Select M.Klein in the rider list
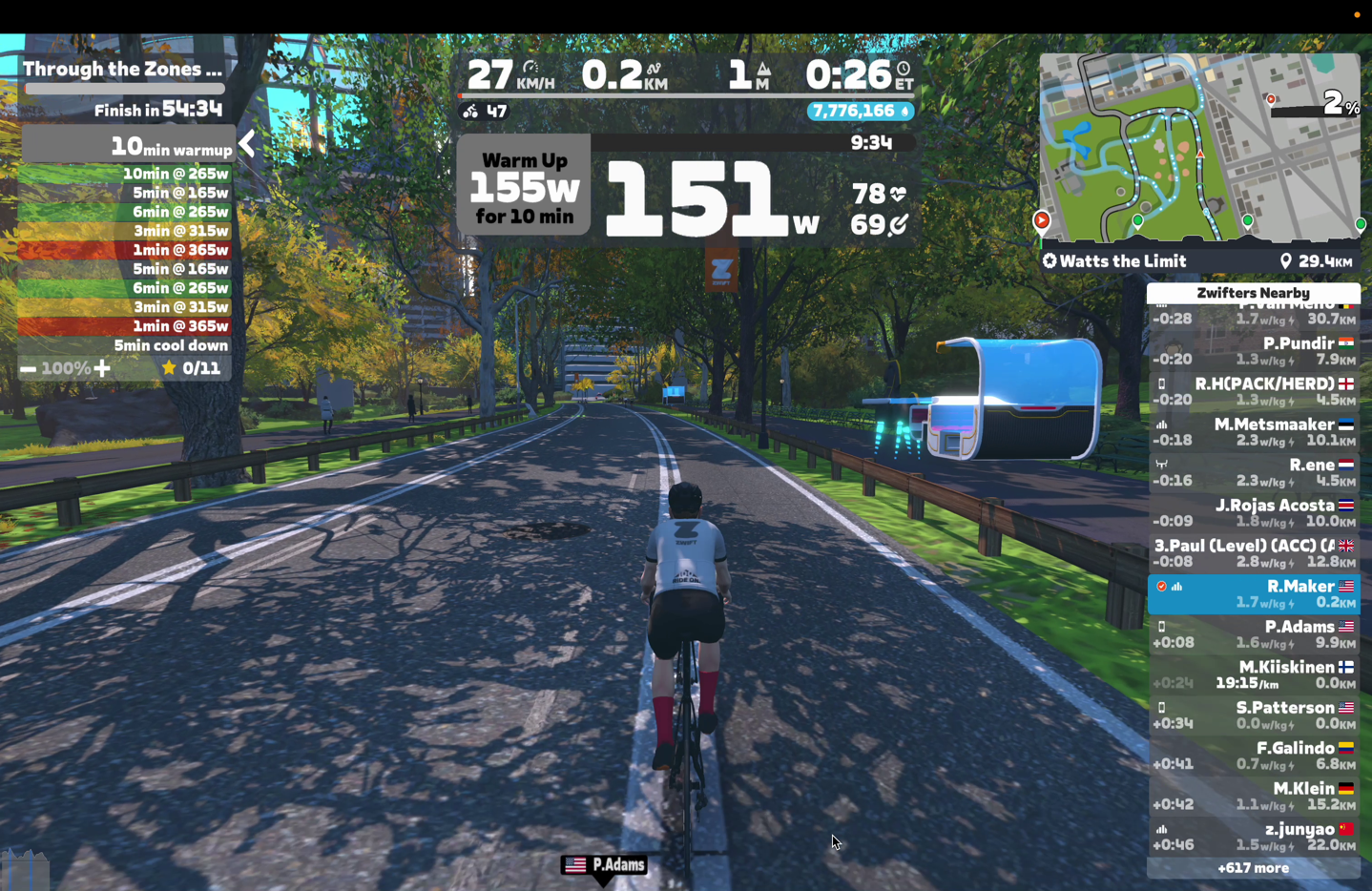 click(1253, 796)
